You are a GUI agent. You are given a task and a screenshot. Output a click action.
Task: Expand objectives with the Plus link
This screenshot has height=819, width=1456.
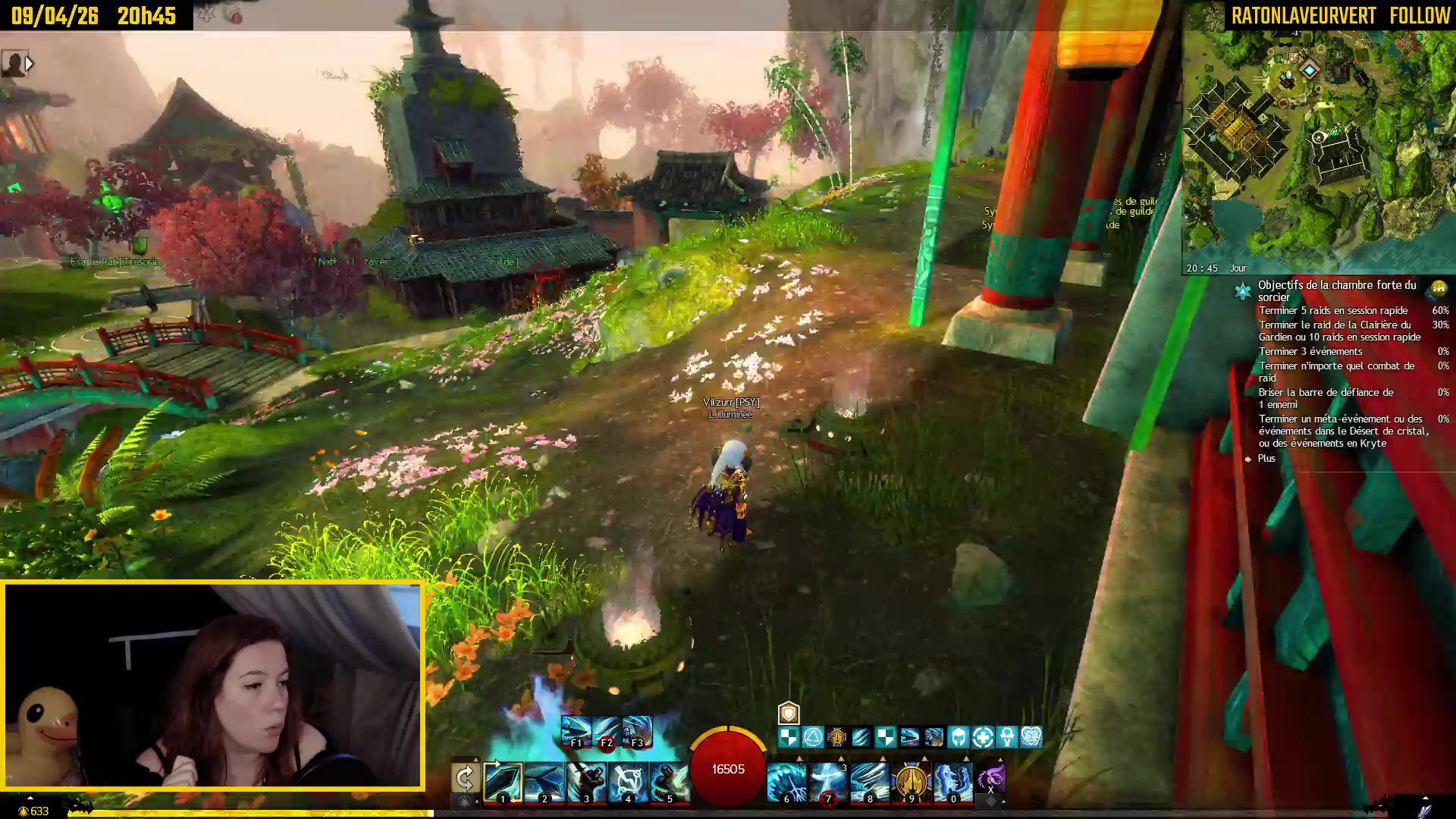click(x=1266, y=459)
